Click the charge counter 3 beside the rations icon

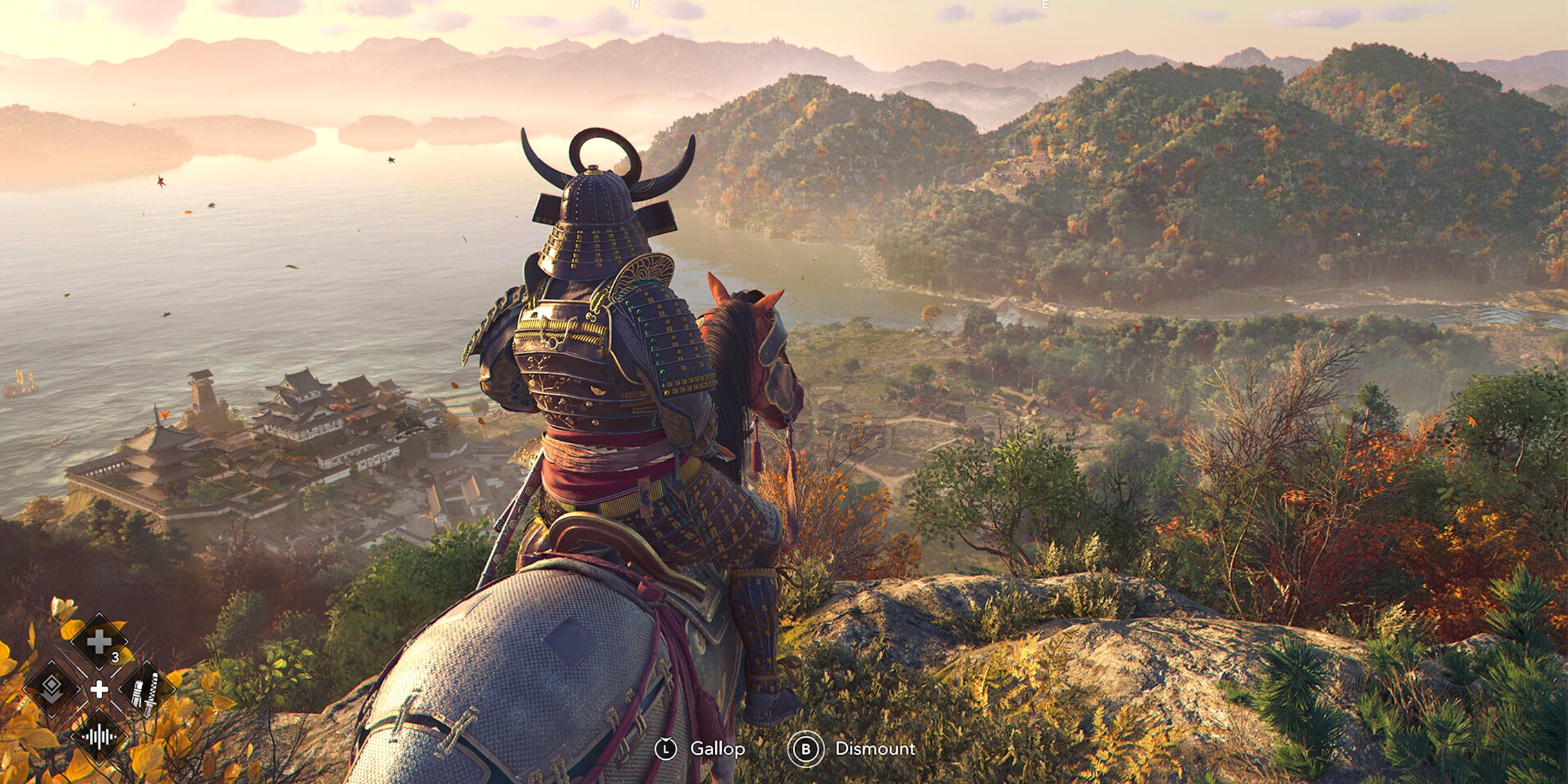115,657
